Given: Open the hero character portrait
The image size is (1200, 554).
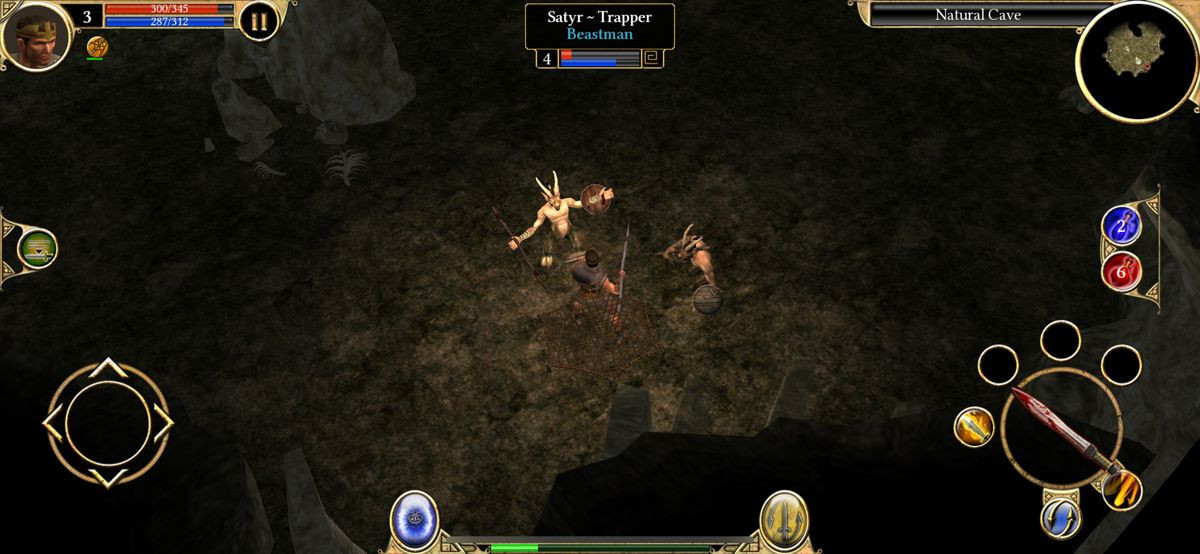Looking at the screenshot, I should pyautogui.click(x=37, y=35).
